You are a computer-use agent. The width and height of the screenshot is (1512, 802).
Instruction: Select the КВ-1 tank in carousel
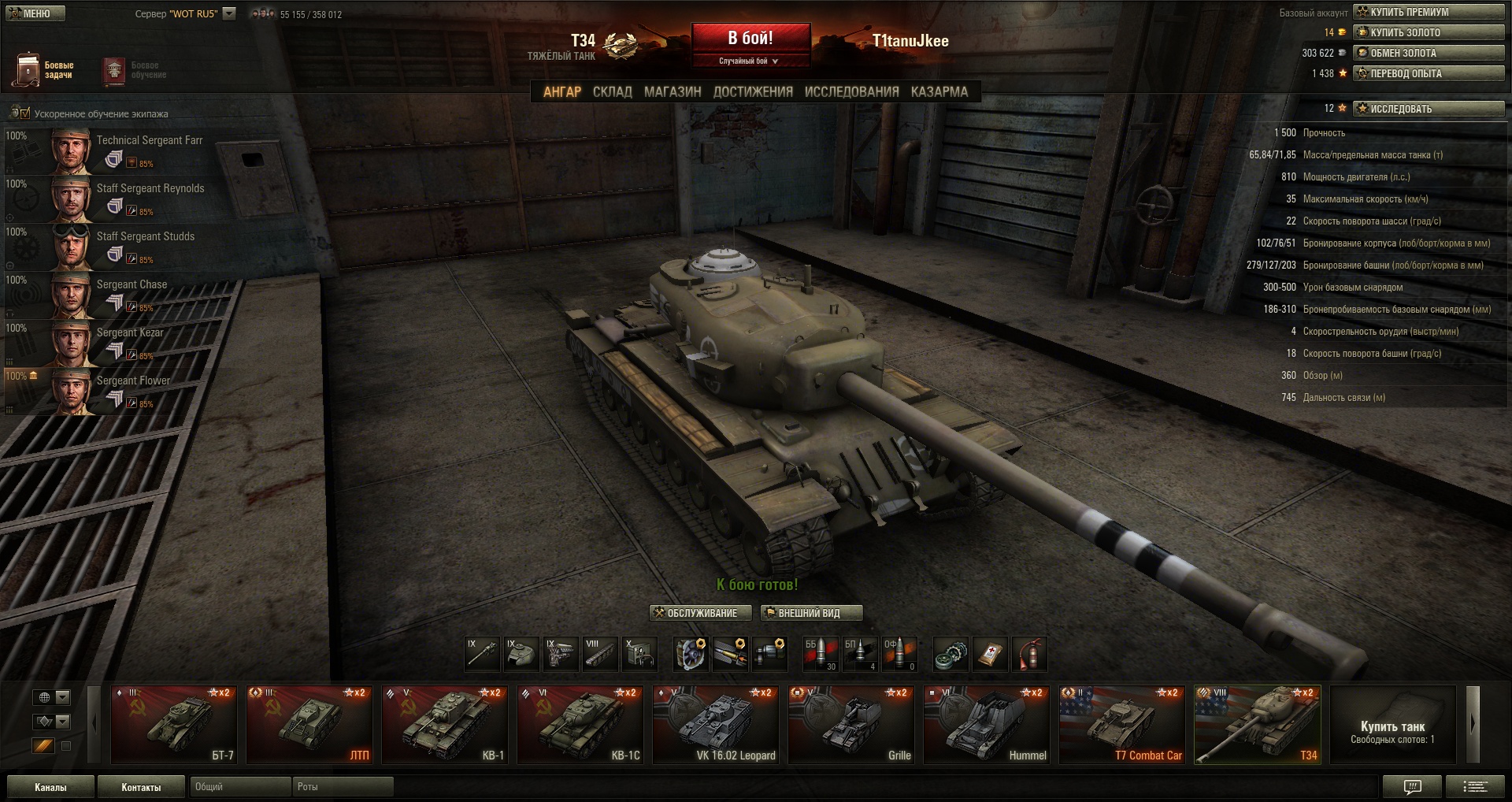pos(445,724)
